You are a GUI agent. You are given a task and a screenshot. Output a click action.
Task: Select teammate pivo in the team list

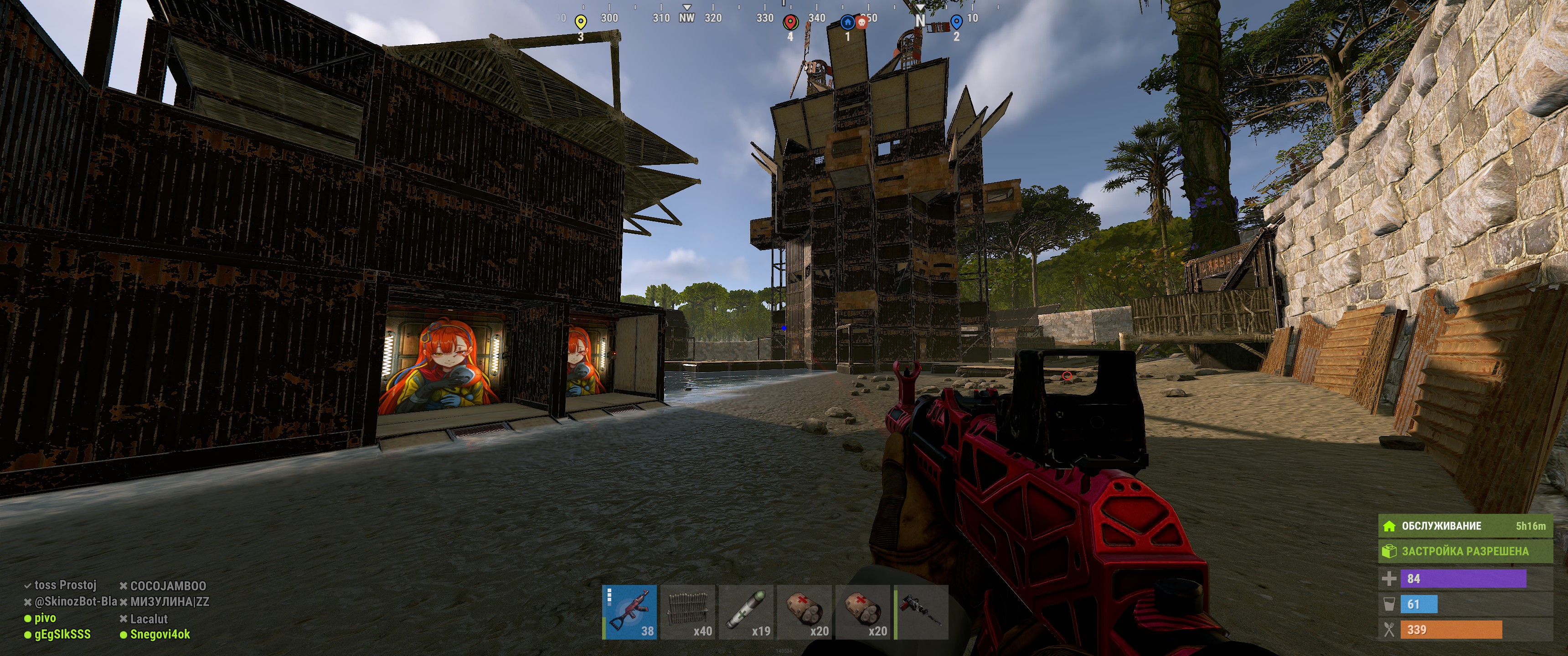tap(44, 618)
